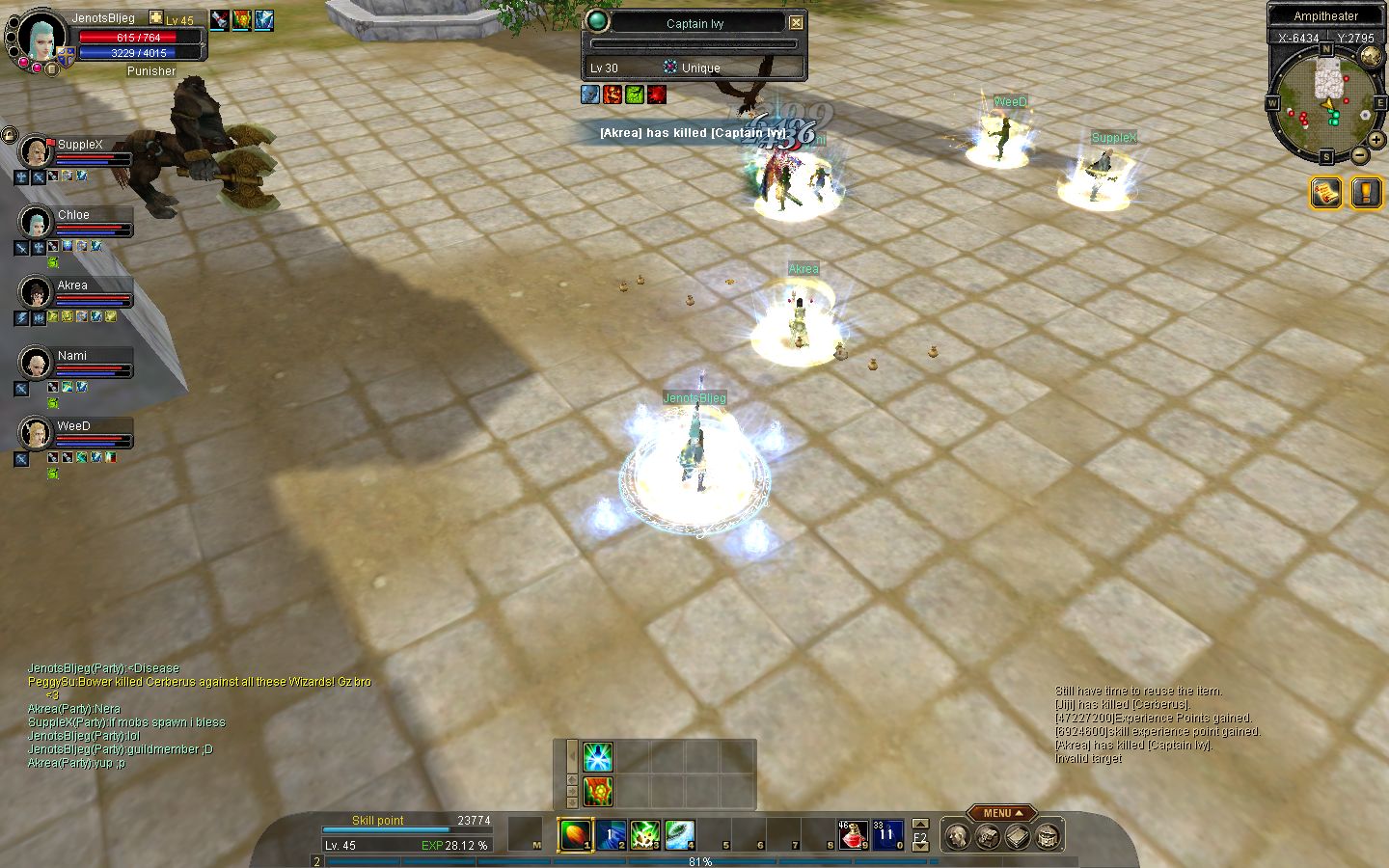This screenshot has height=868, width=1389.
Task: Activate the blue glowing figure skill above hotbar
Action: [598, 756]
